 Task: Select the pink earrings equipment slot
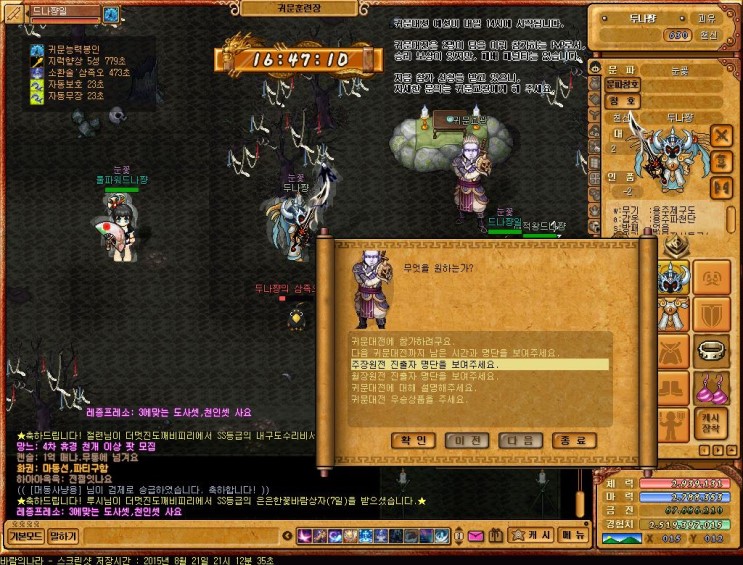coord(711,389)
